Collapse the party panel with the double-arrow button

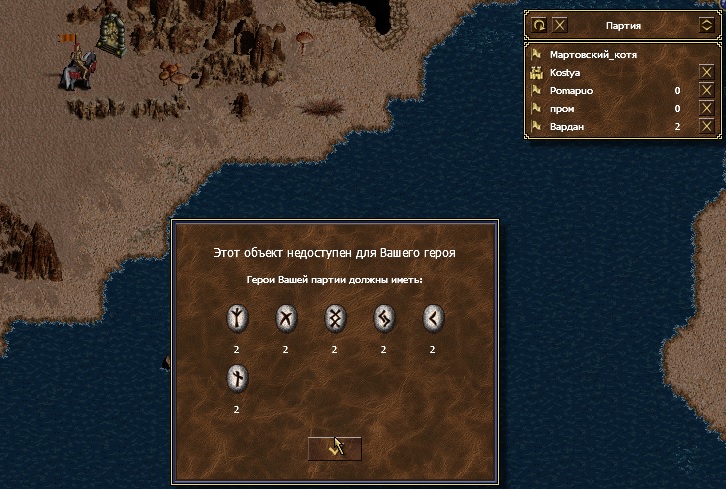(706, 25)
